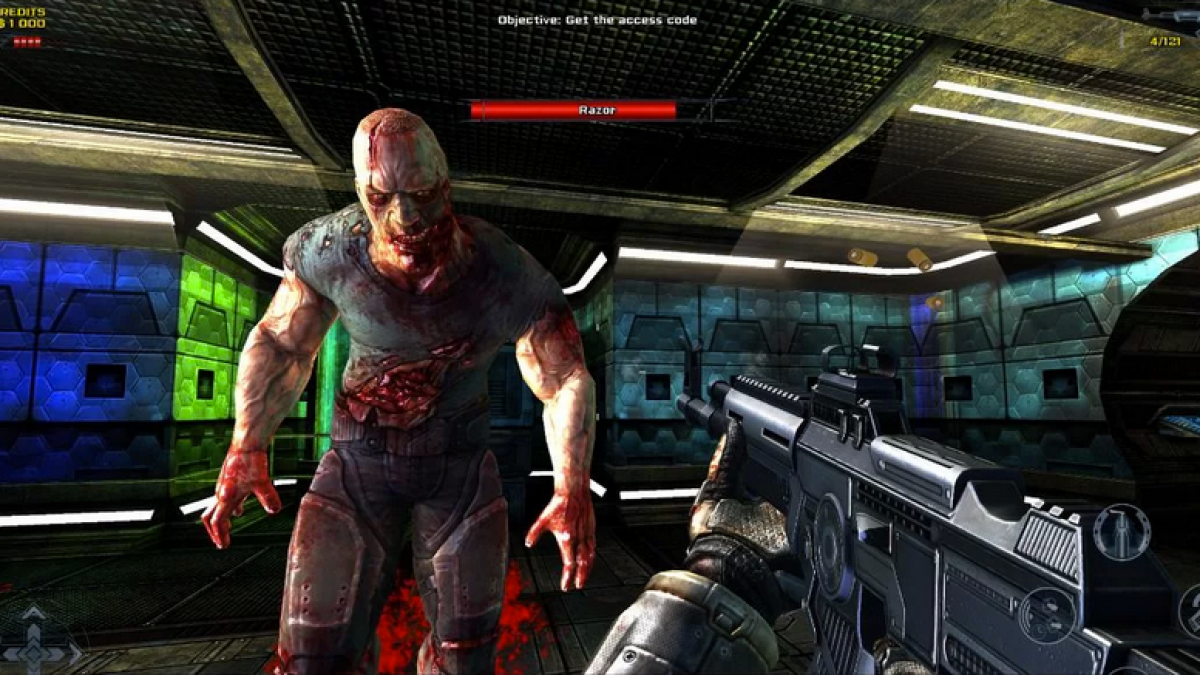Tap the circular fire button over the rifle
This screenshot has height=675, width=1200.
point(1046,614)
